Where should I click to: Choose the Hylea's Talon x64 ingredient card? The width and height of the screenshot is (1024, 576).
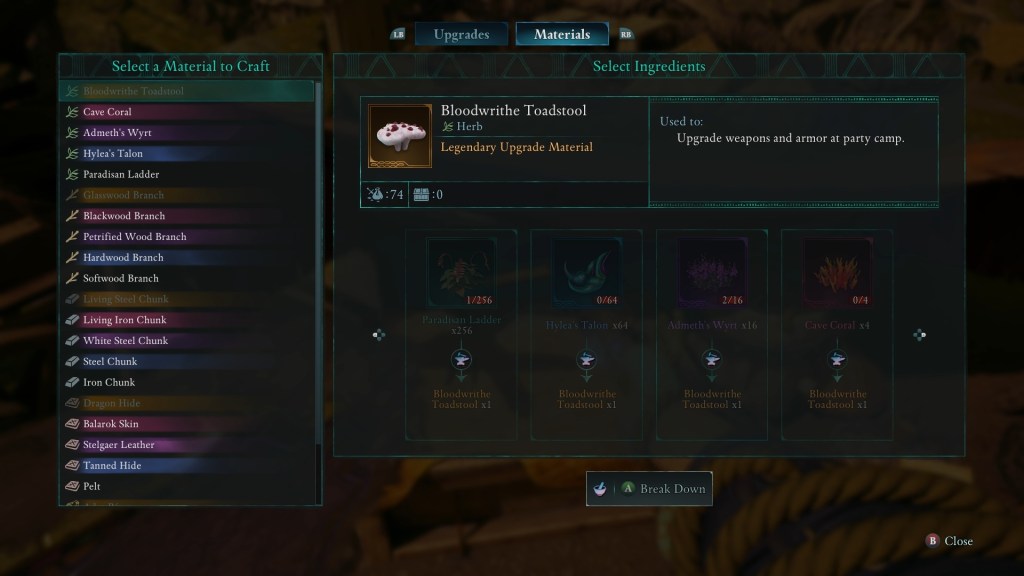586,334
